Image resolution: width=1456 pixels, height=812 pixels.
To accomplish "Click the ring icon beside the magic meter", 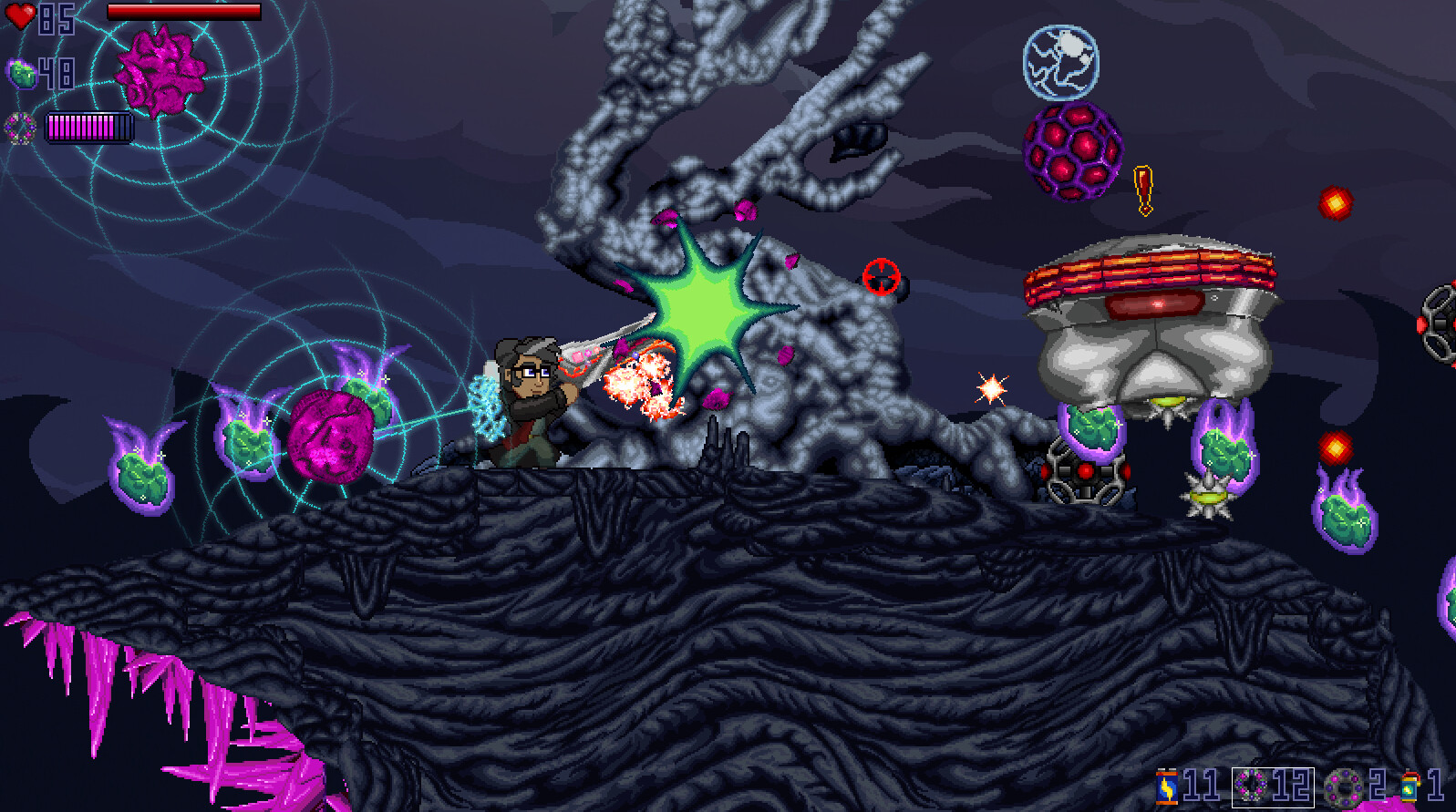I will [x=18, y=128].
